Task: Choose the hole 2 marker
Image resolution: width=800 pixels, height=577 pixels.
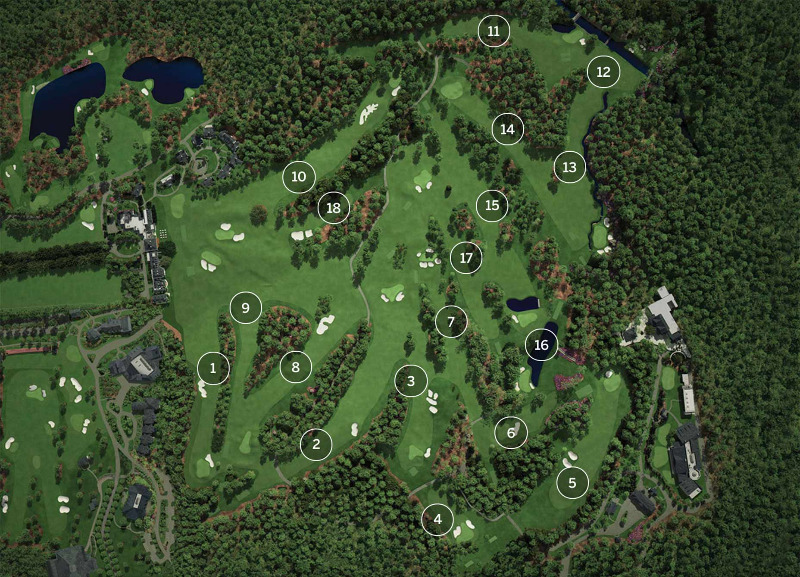Action: tap(316, 443)
